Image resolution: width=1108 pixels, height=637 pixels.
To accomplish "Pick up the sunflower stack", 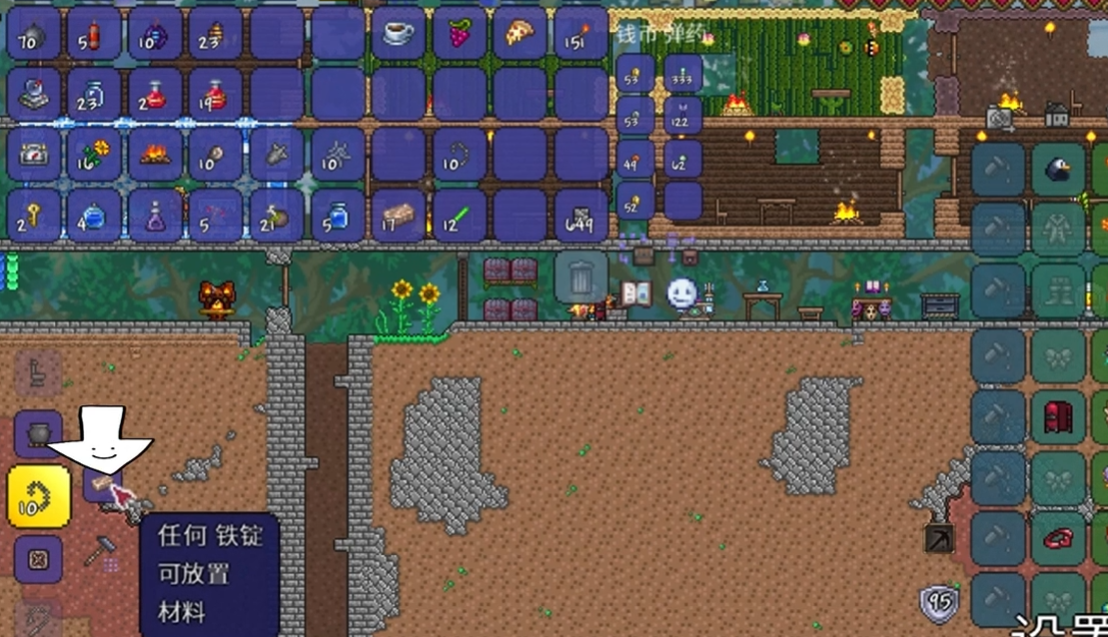I will click(94, 154).
